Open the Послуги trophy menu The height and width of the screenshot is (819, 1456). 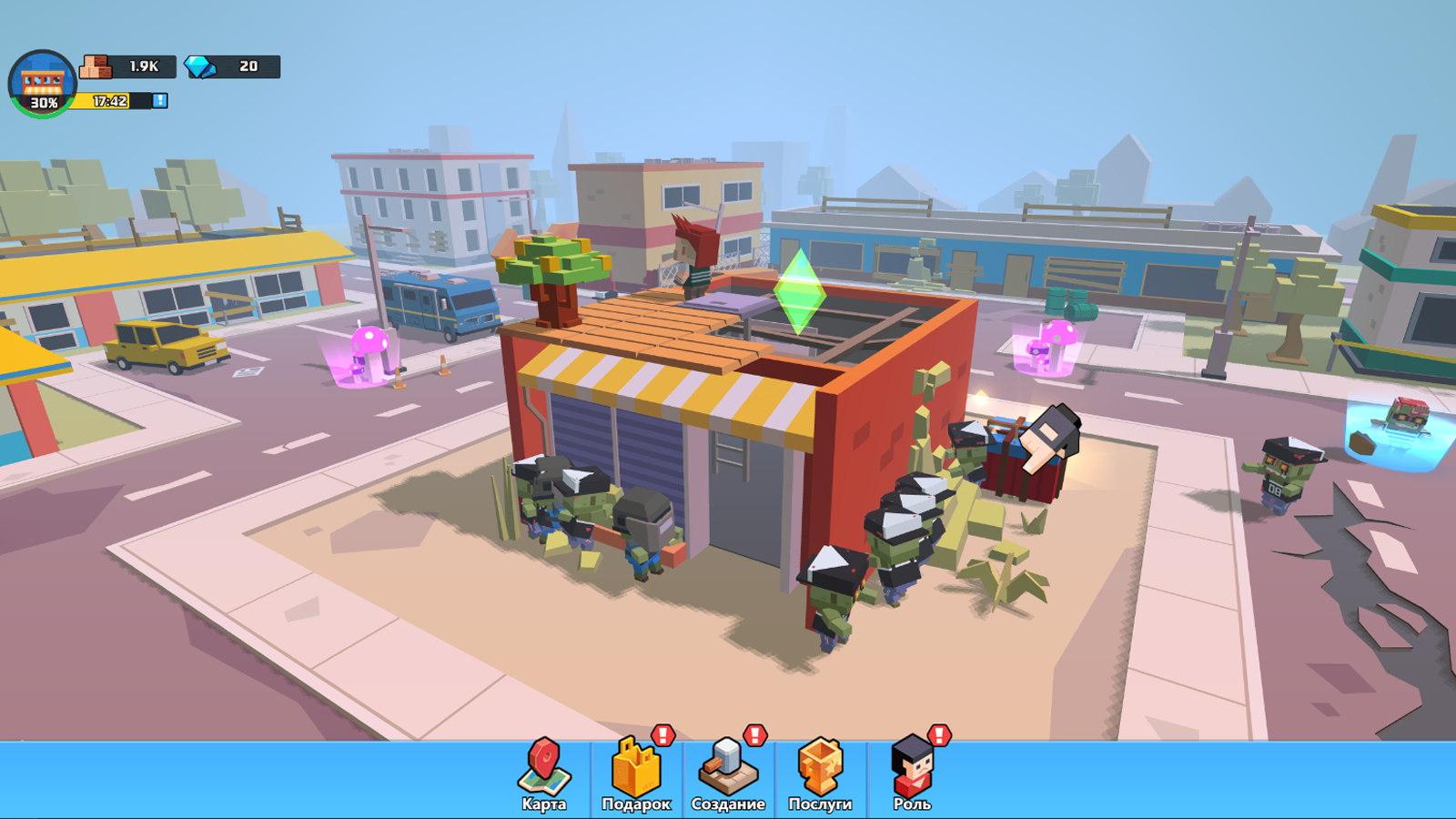click(x=820, y=773)
